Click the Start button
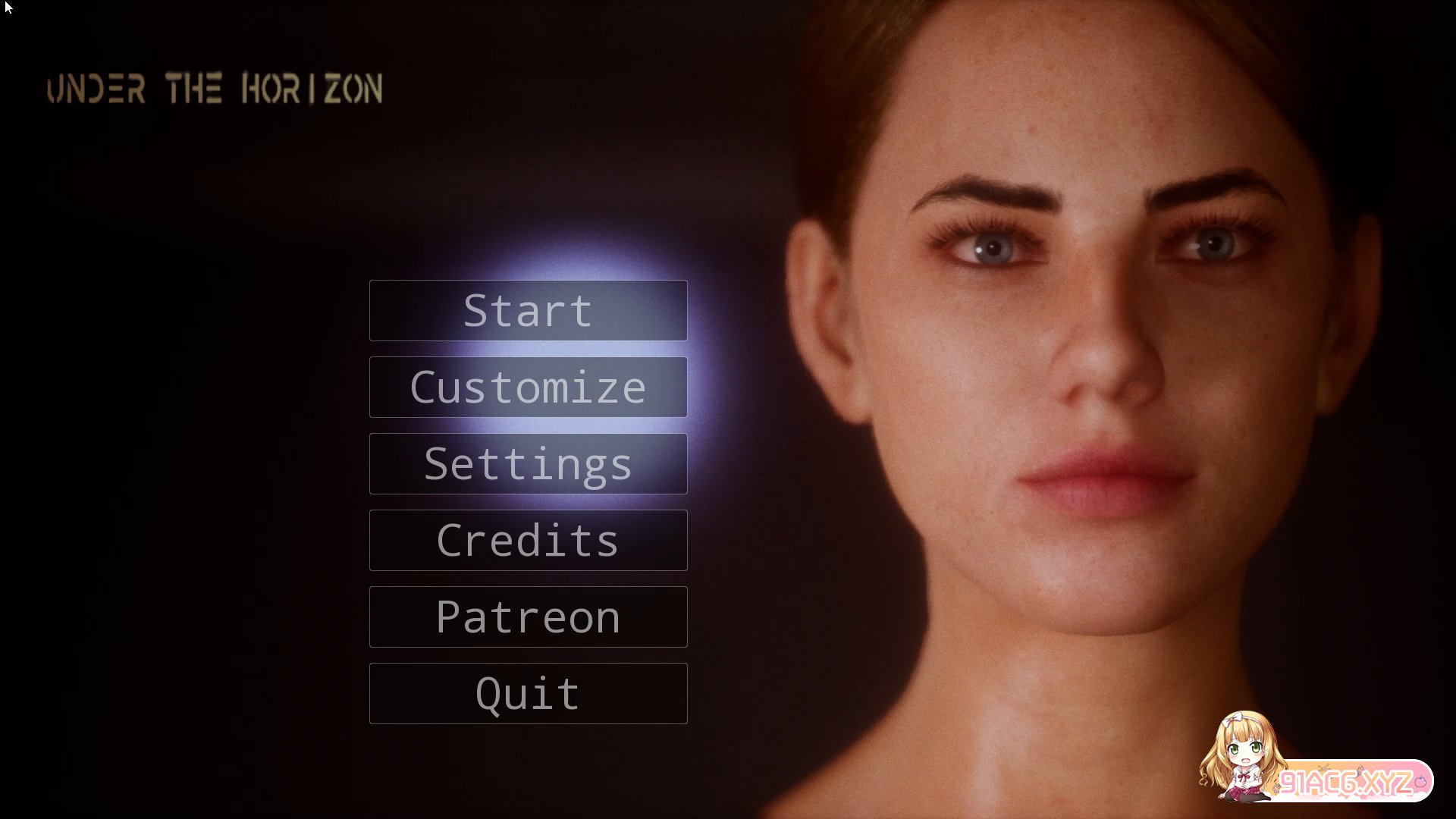 click(x=528, y=311)
